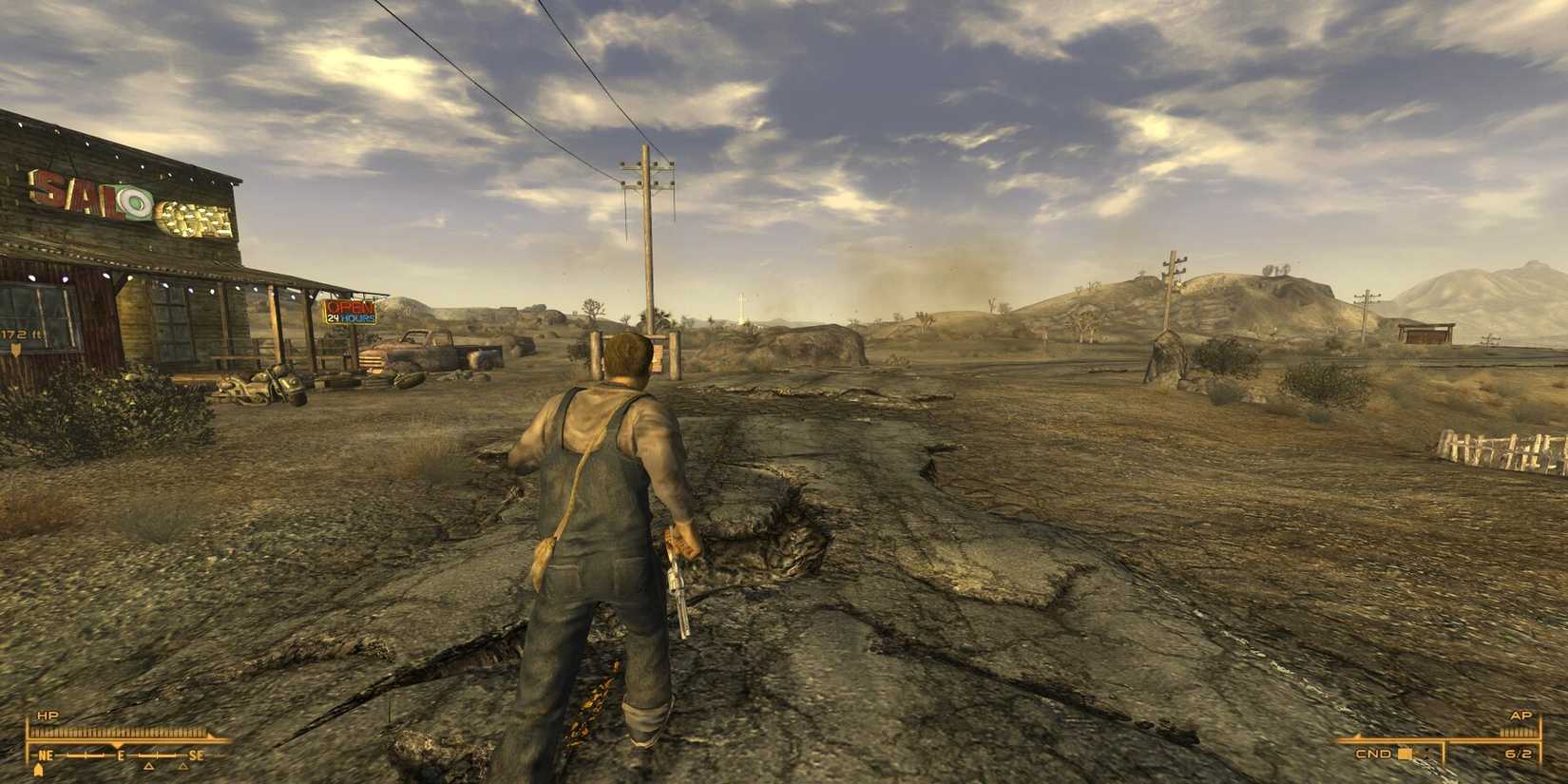Click the small arrow above the CND bar

point(1356,736)
